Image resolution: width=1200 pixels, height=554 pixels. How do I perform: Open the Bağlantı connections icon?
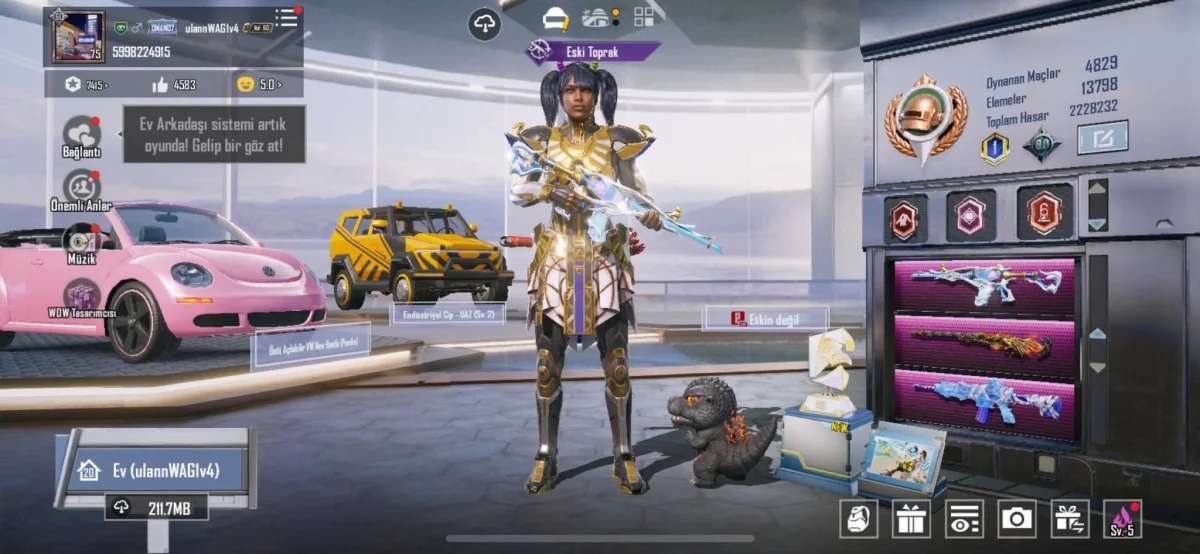point(82,135)
